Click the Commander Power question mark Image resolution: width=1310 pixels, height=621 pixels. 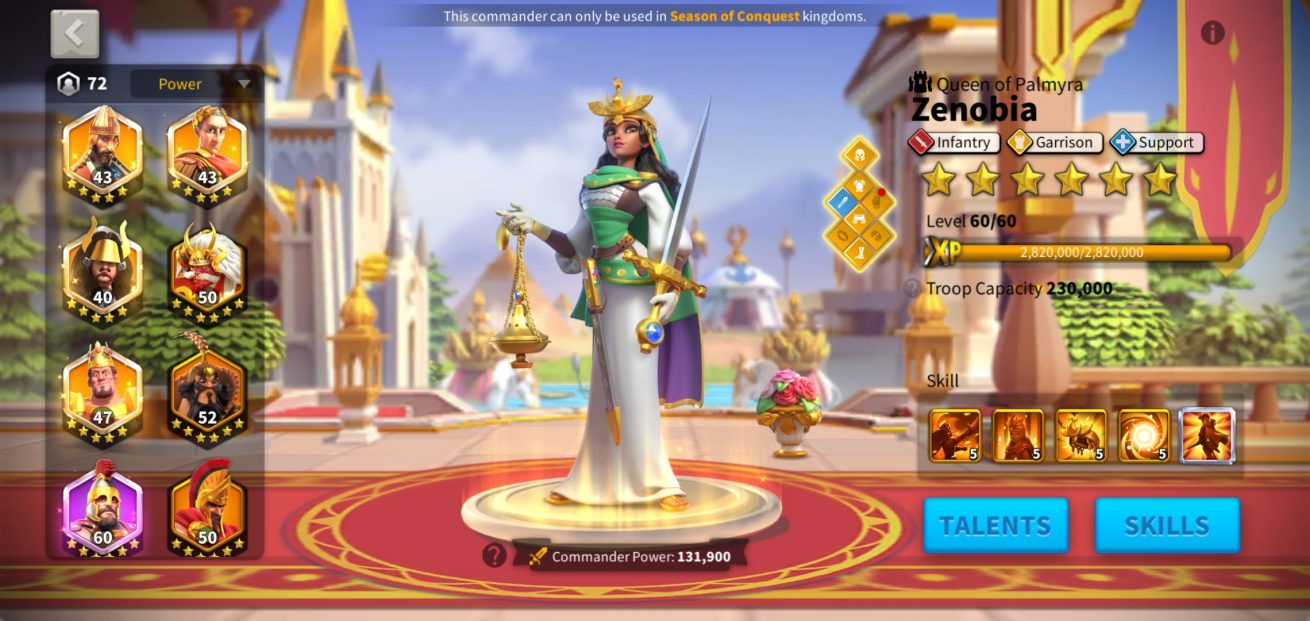click(494, 556)
